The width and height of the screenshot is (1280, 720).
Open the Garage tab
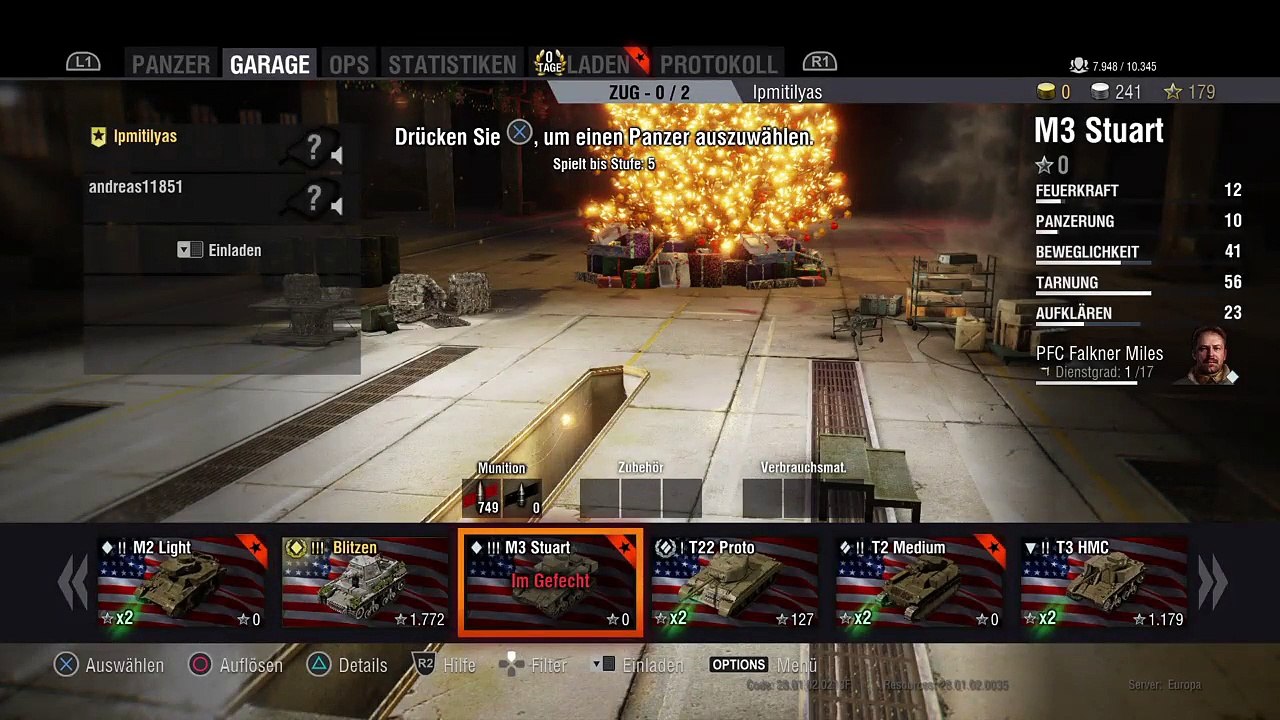(x=269, y=64)
